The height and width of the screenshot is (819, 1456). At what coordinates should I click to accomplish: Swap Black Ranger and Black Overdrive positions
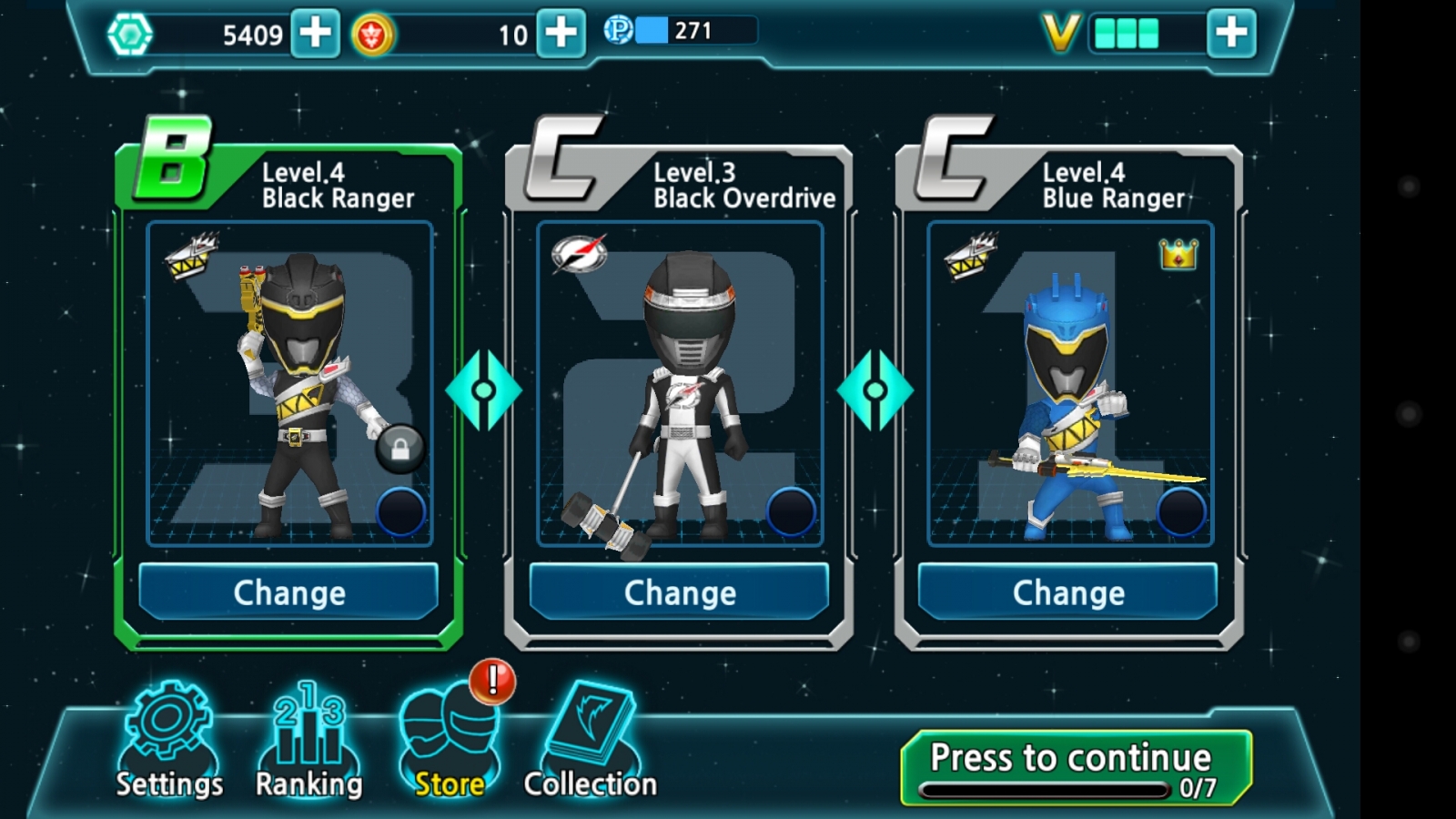pos(483,390)
